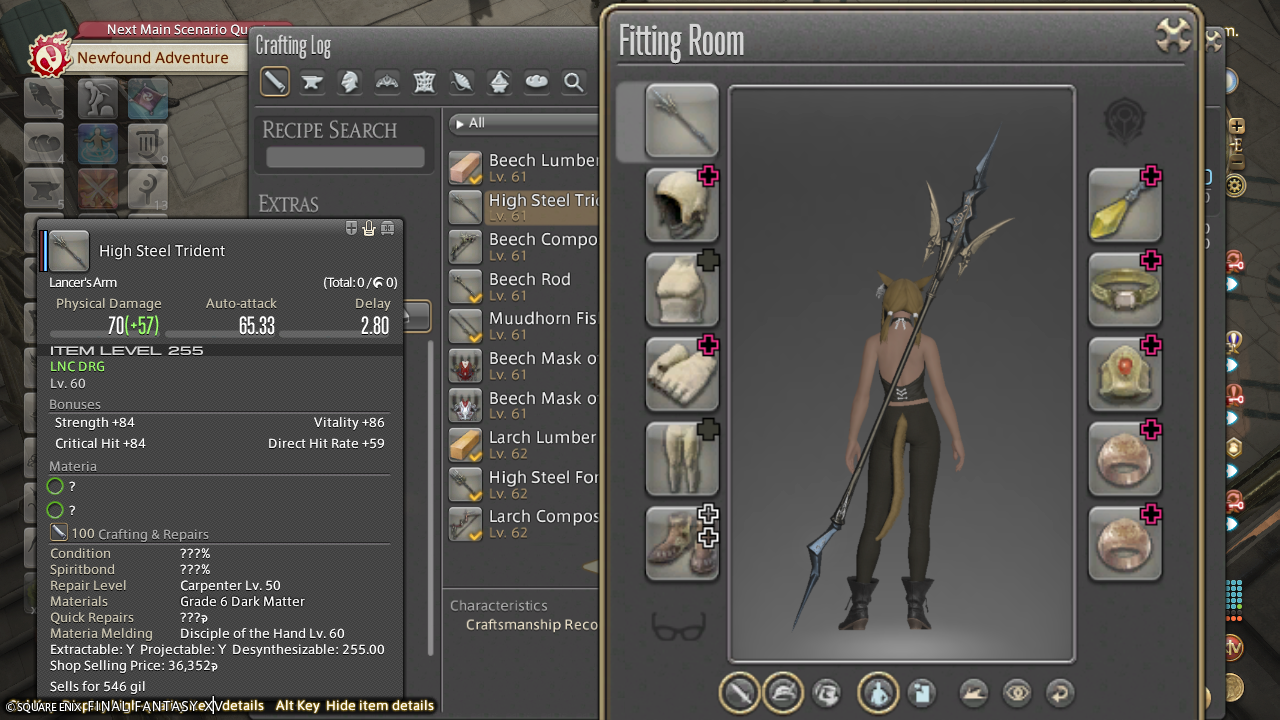The width and height of the screenshot is (1280, 720).
Task: Reset the fitting room with the return arrow
Action: click(1060, 692)
